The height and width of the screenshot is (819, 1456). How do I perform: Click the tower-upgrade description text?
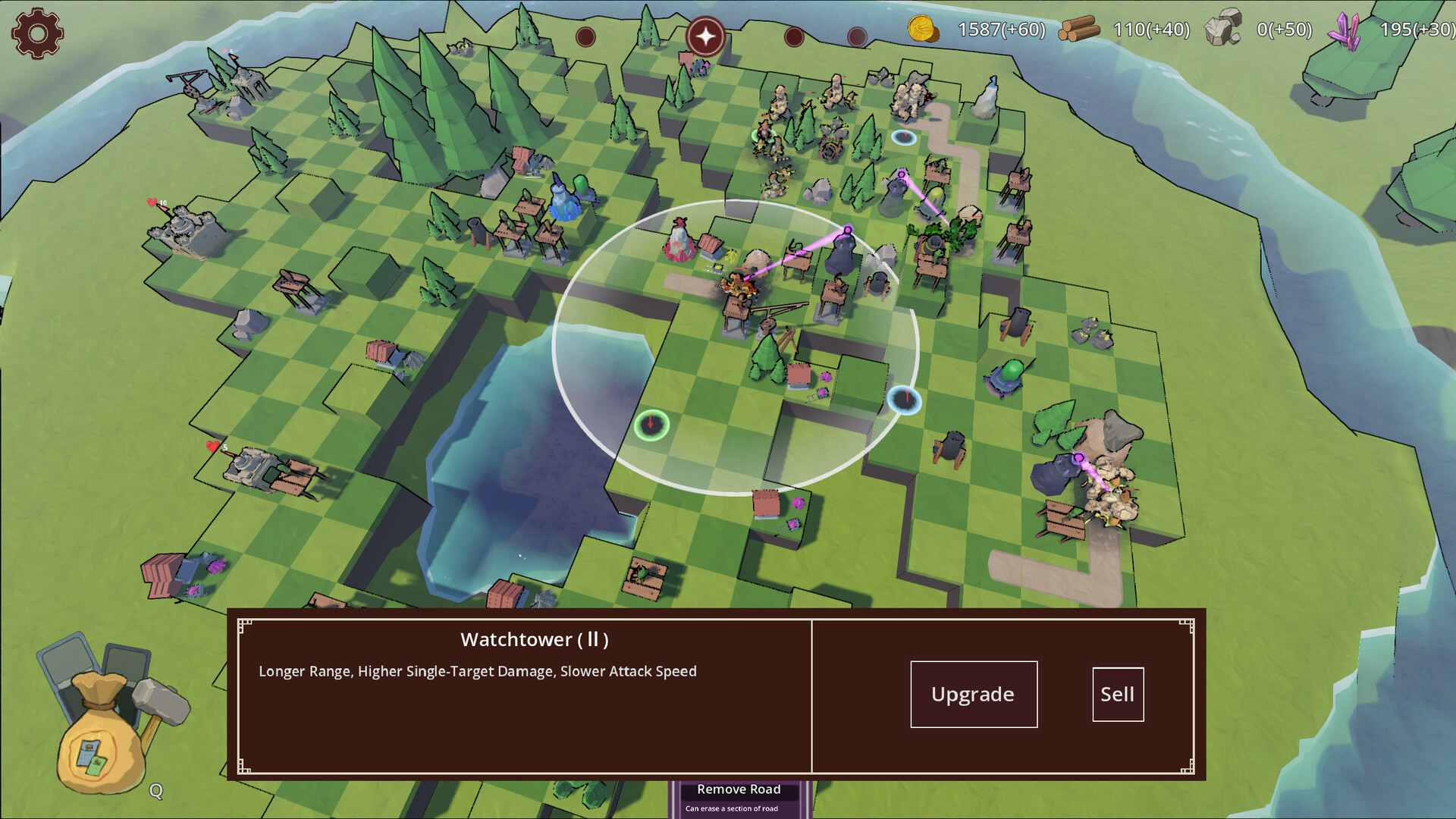pyautogui.click(x=478, y=670)
